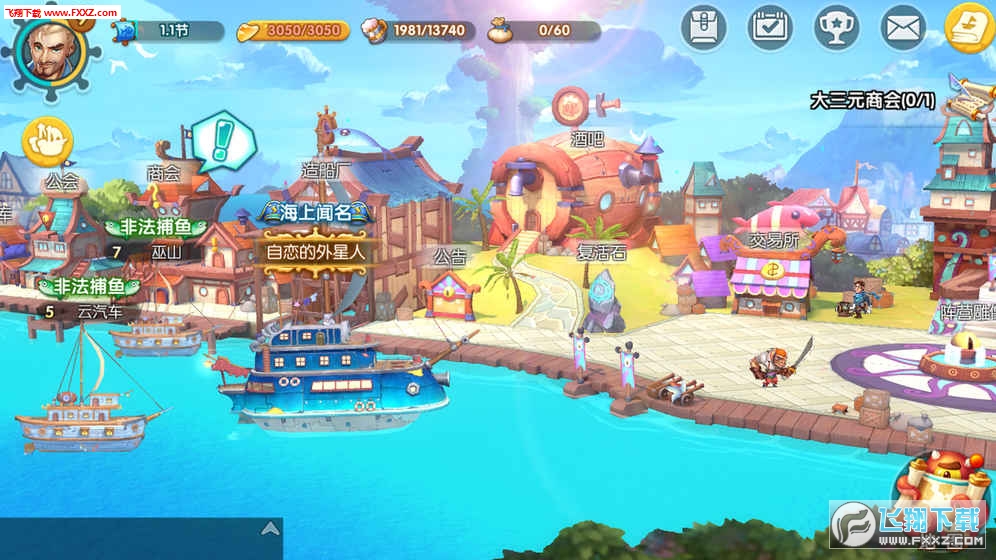Open the yellow quest scroll button
The image size is (996, 560).
[x=969, y=27]
